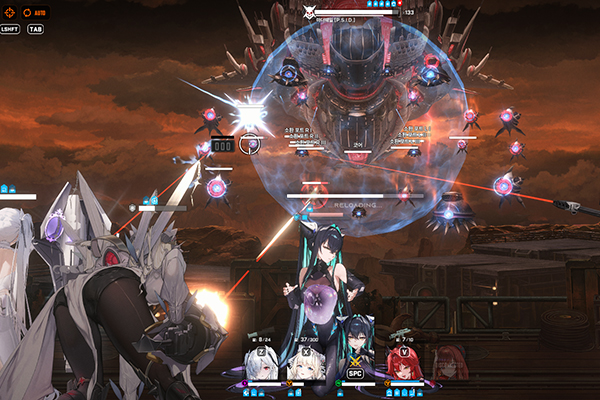Choose the dark-haired character with crossed swords

(x=356, y=362)
